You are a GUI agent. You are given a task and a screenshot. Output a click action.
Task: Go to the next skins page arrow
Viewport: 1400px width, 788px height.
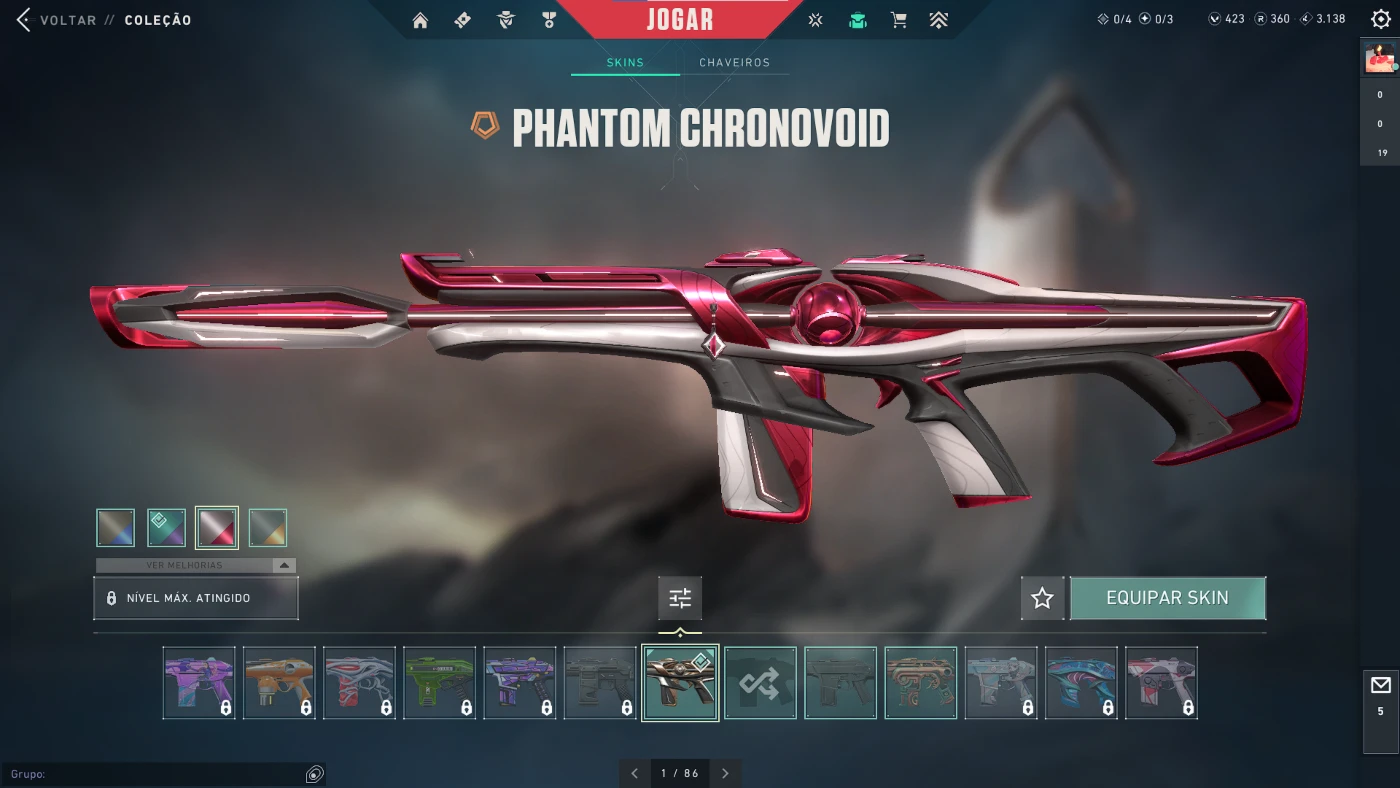coord(725,773)
